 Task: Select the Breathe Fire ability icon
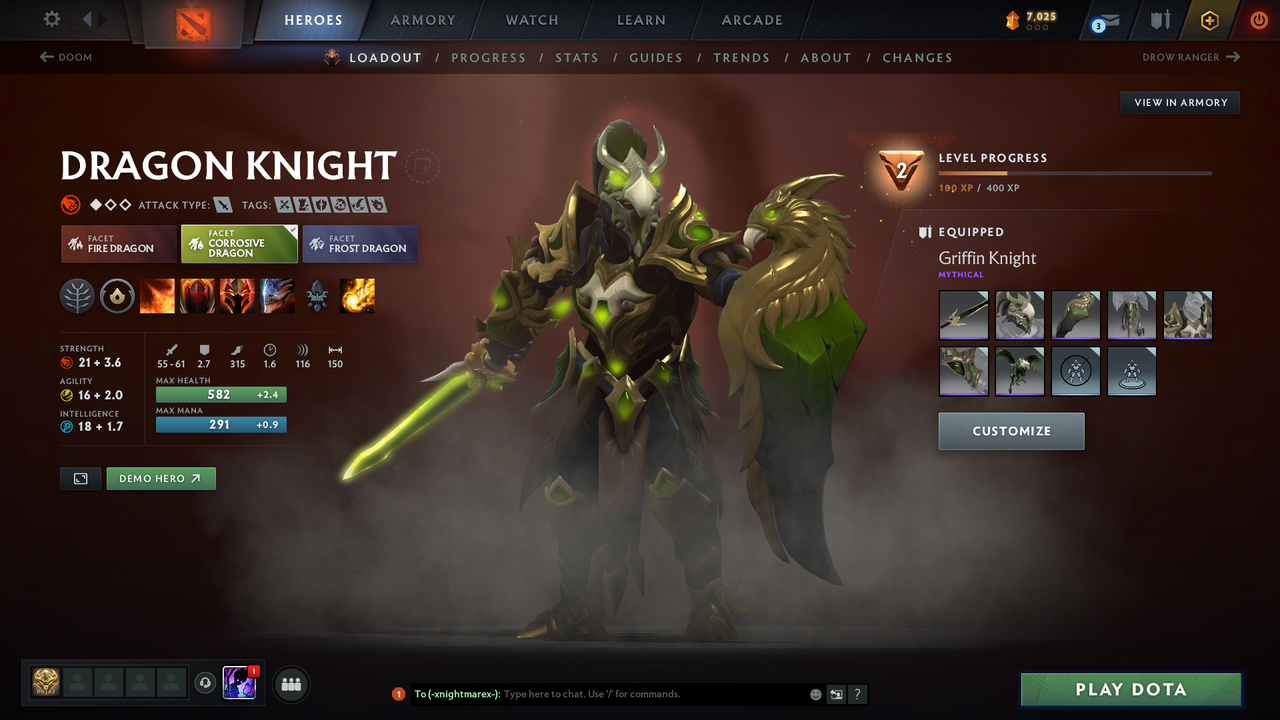(157, 296)
